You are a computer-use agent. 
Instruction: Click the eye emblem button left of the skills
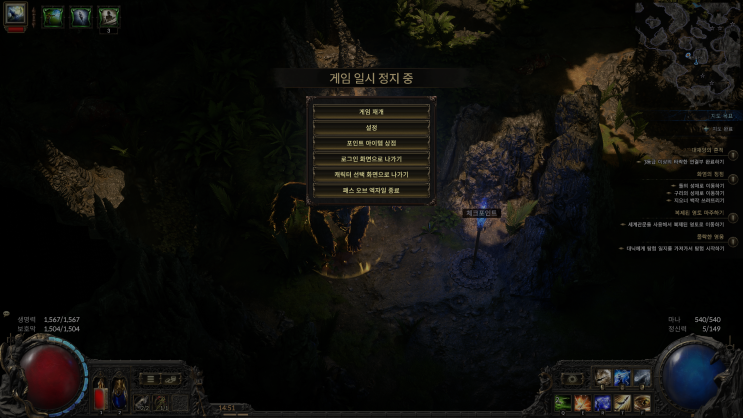573,379
